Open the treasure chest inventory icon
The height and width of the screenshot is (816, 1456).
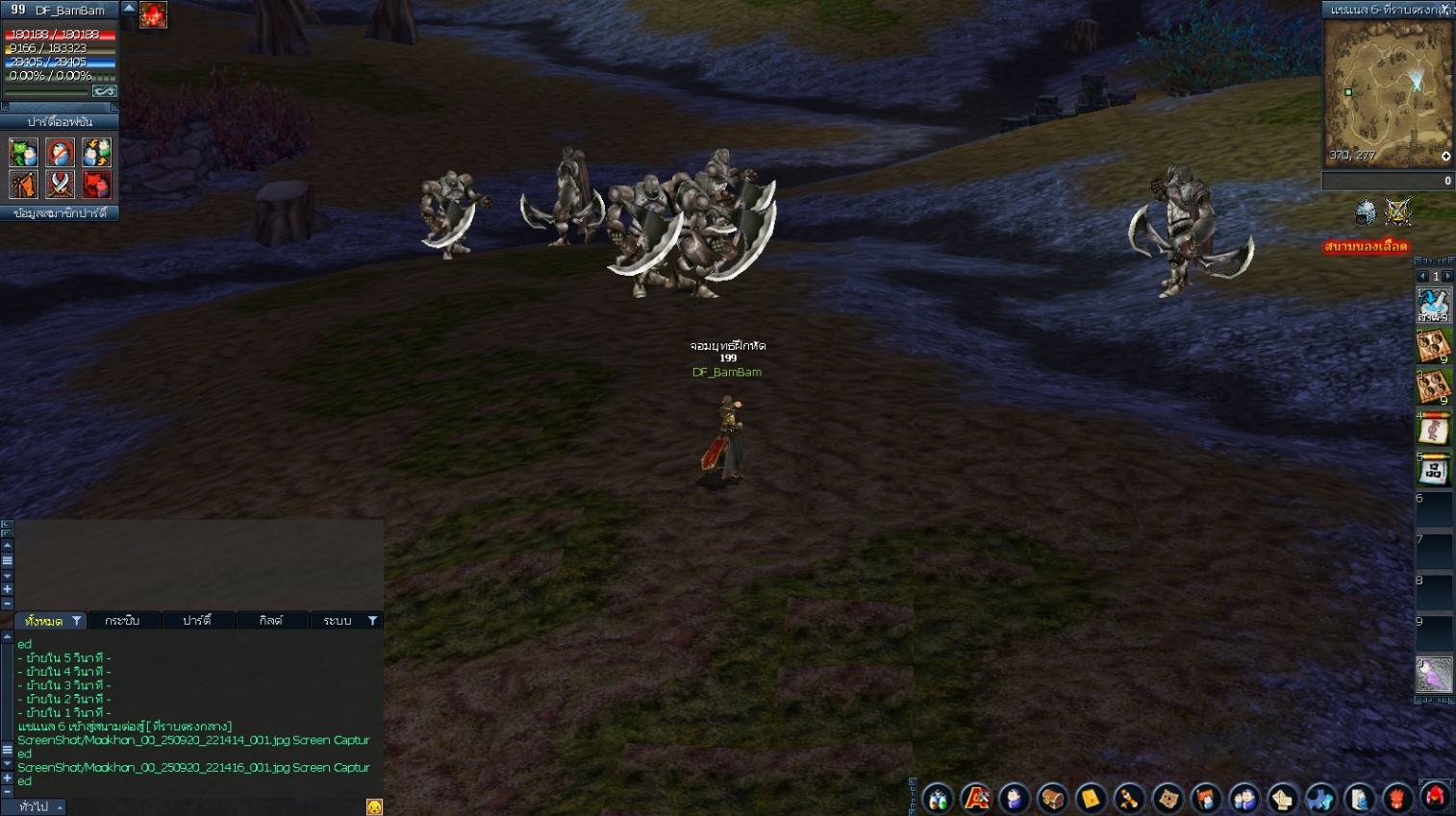coord(1052,799)
